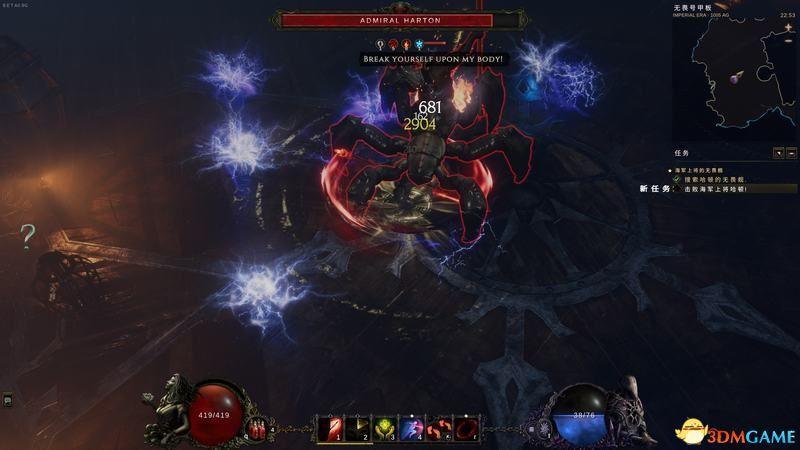Collapse the quest tracker with the arrow button
The width and height of the screenshot is (800, 450).
tap(778, 153)
